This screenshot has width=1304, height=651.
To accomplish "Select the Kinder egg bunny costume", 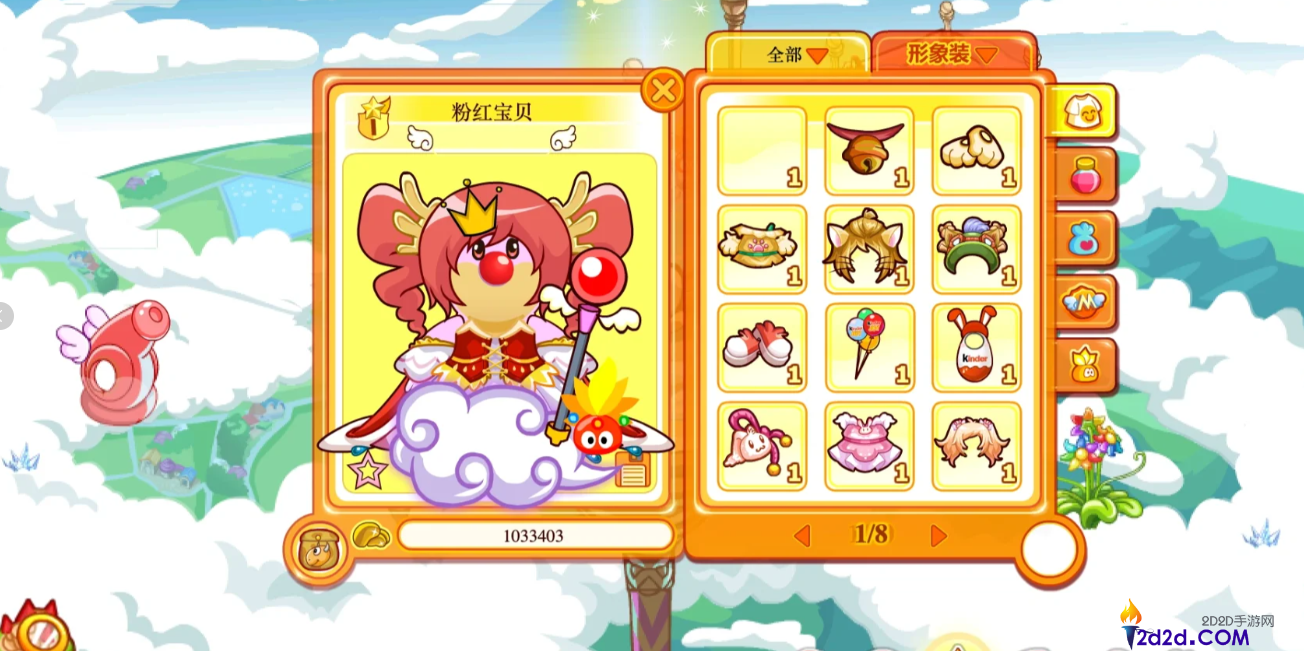I will [976, 347].
